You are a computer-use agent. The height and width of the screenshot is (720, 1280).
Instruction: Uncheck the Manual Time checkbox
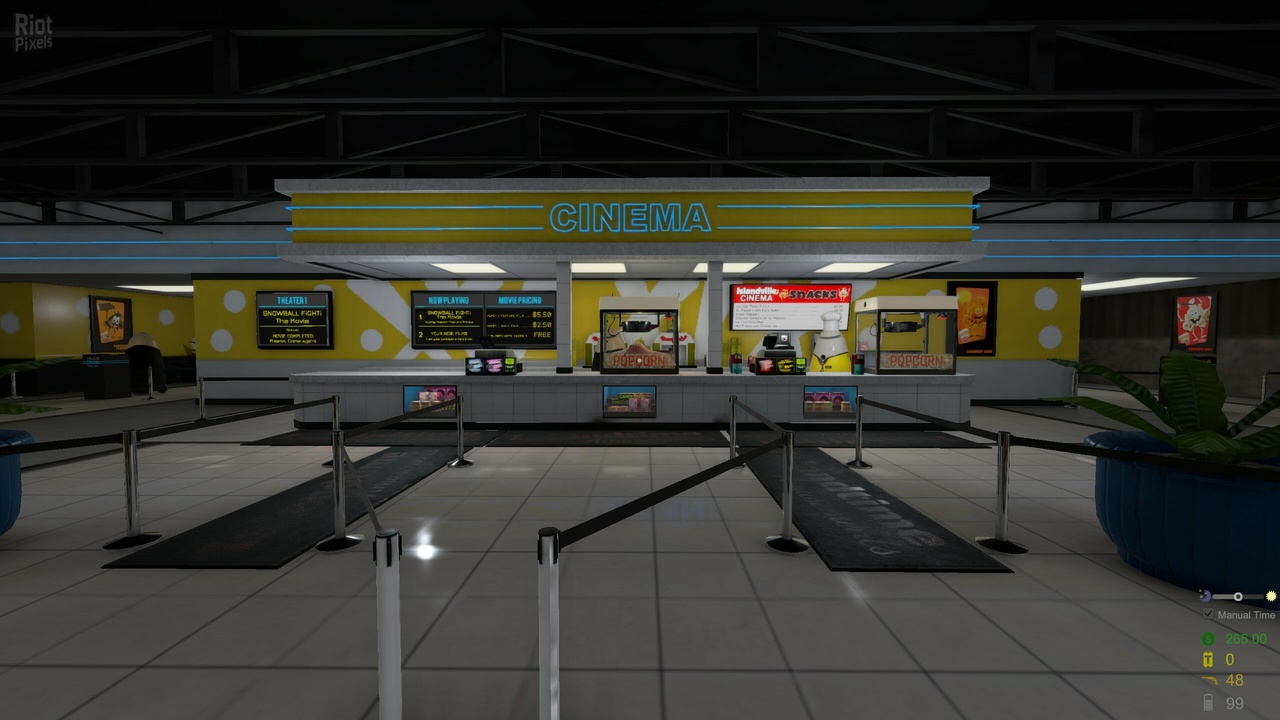[1208, 614]
